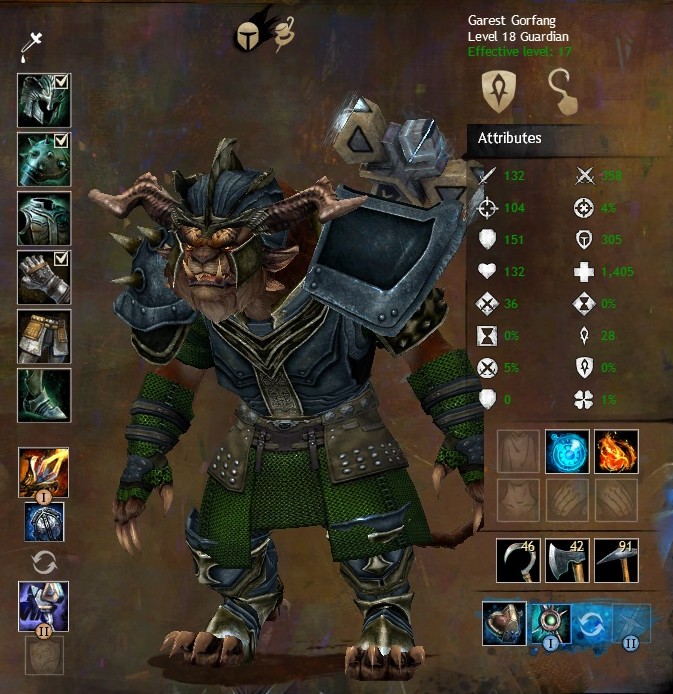Select the harvesting sickle tool slot
673x694 pixels.
[x=518, y=560]
